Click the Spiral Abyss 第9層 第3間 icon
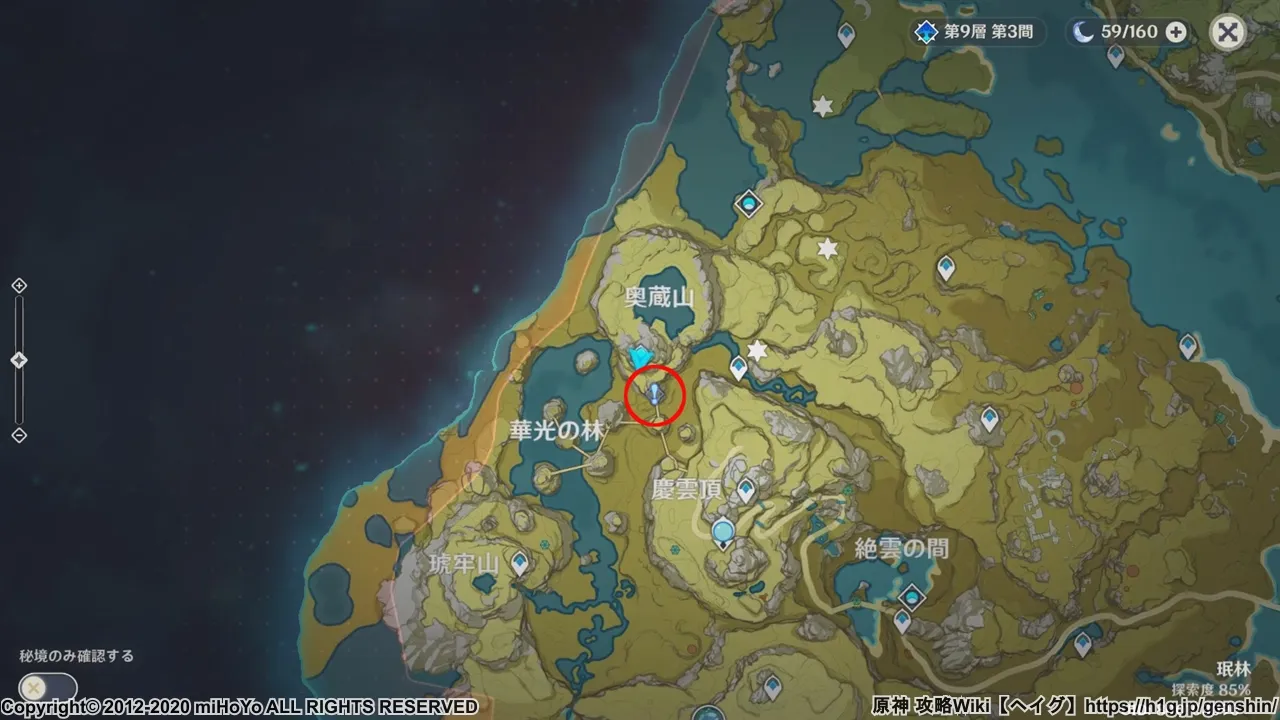 (x=925, y=32)
